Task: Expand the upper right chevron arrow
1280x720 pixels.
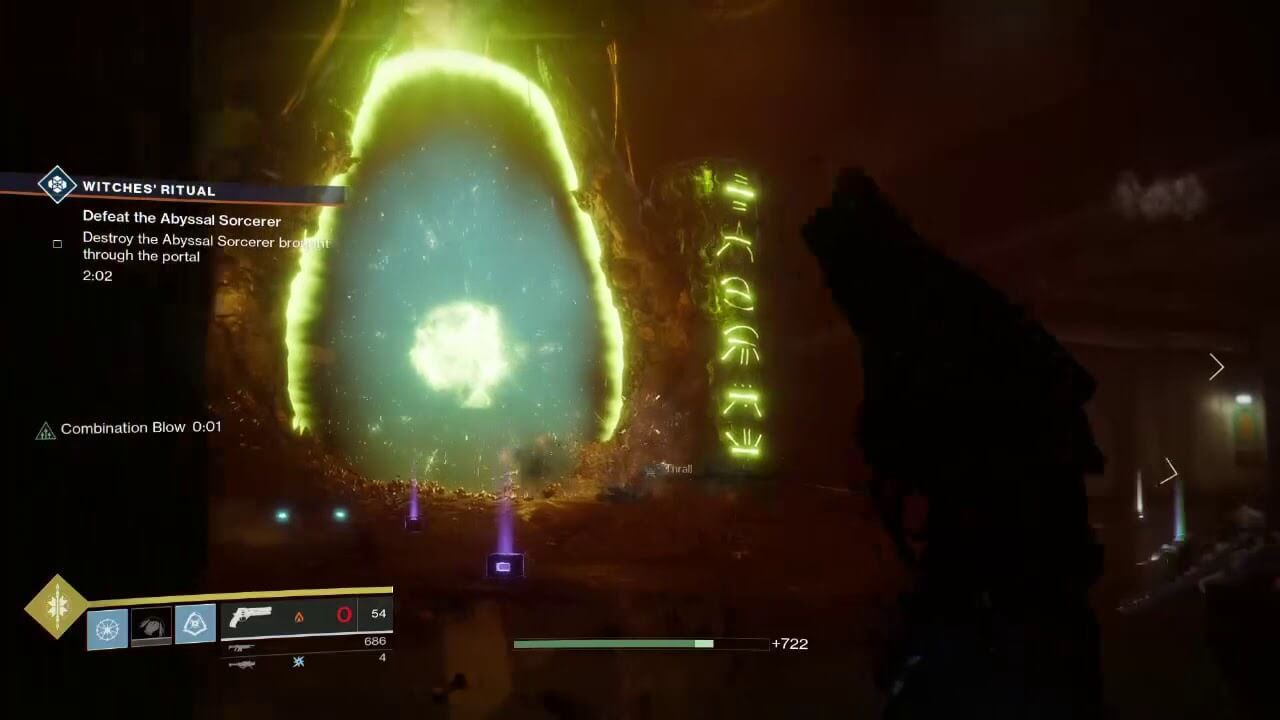Action: click(x=1216, y=367)
